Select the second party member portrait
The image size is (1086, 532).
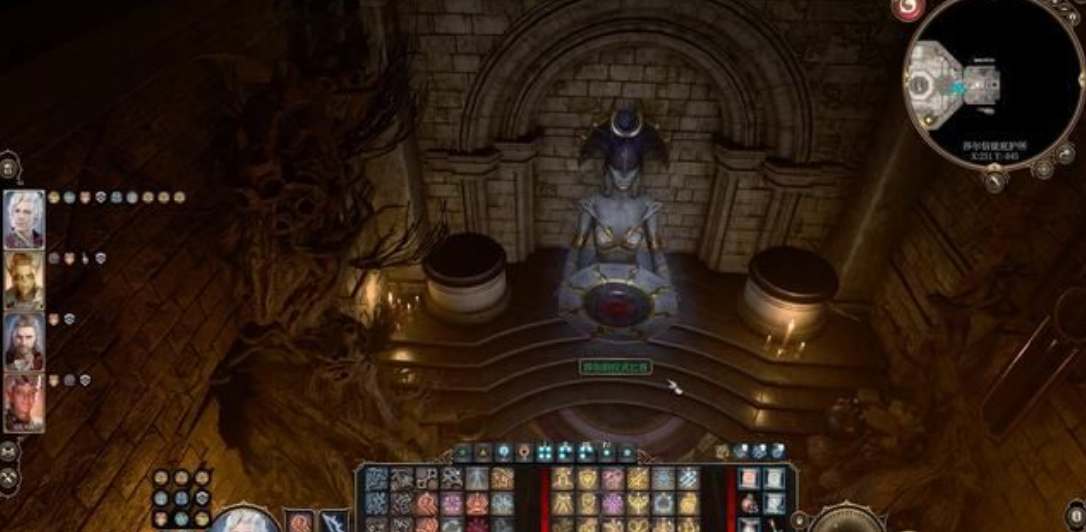pos(24,280)
